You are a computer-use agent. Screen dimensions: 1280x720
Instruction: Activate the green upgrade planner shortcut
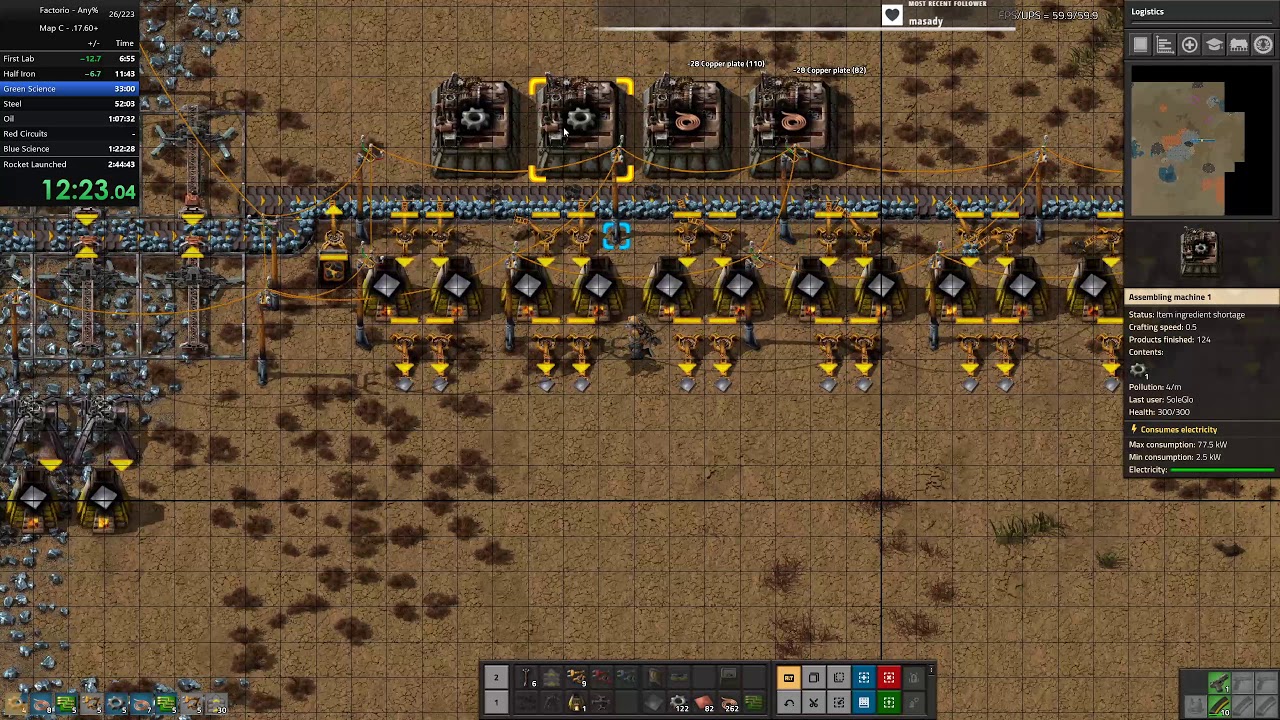(888, 703)
